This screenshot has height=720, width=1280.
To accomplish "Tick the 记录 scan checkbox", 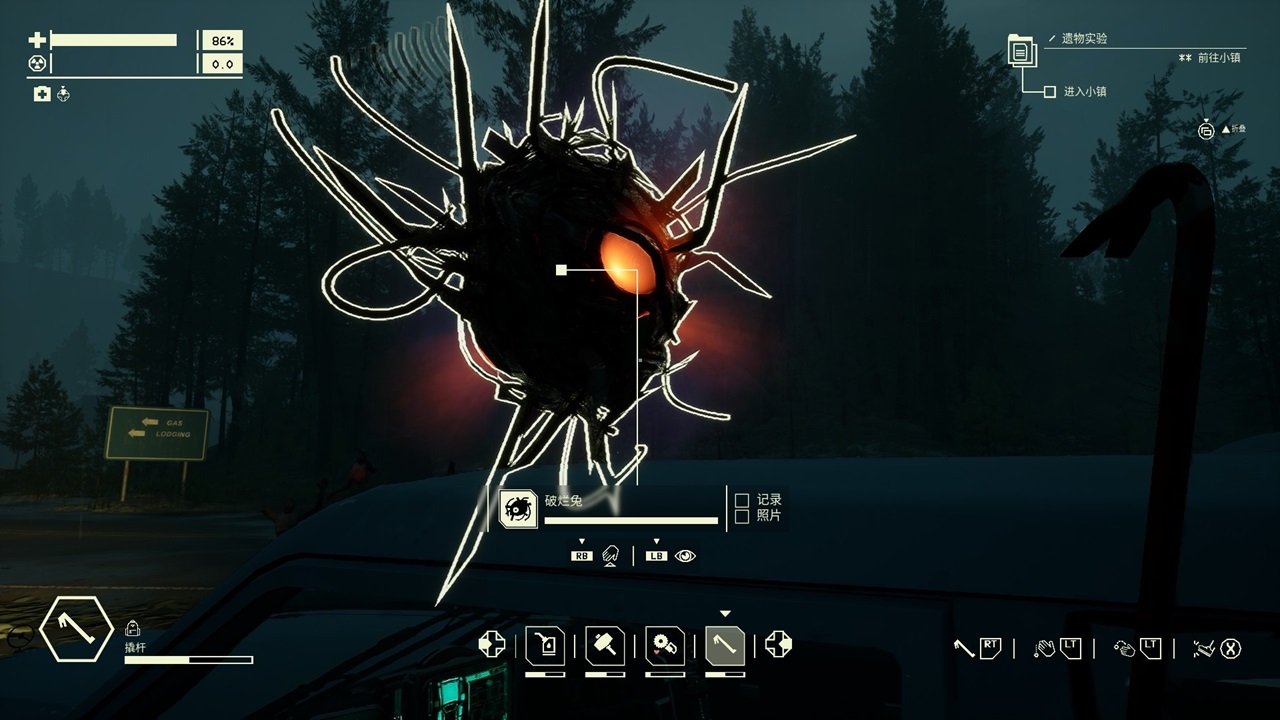I will click(x=742, y=500).
